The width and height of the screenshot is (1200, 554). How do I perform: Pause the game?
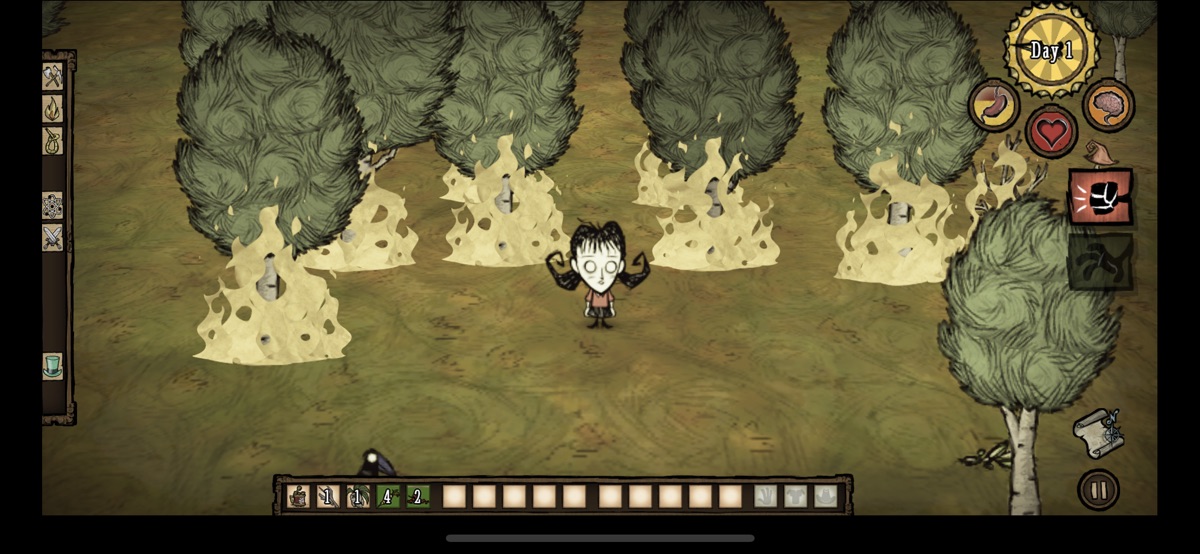point(1098,490)
